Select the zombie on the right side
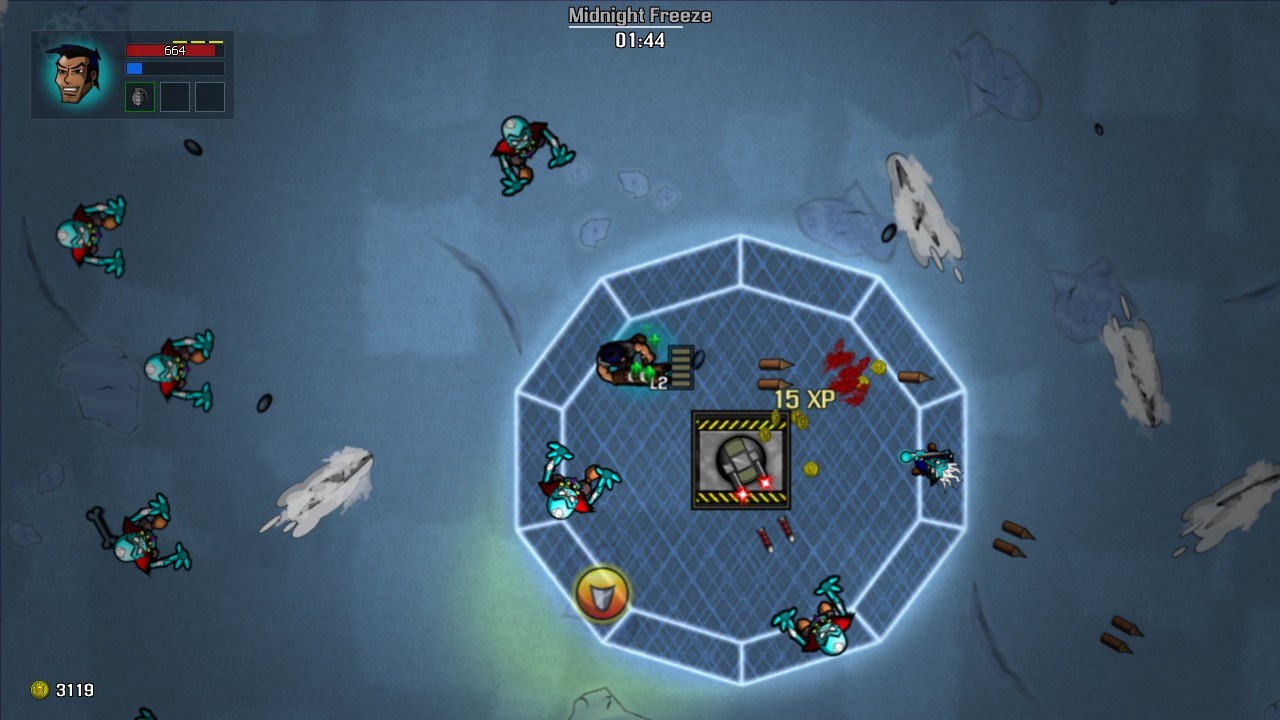This screenshot has width=1280, height=720. [x=932, y=462]
